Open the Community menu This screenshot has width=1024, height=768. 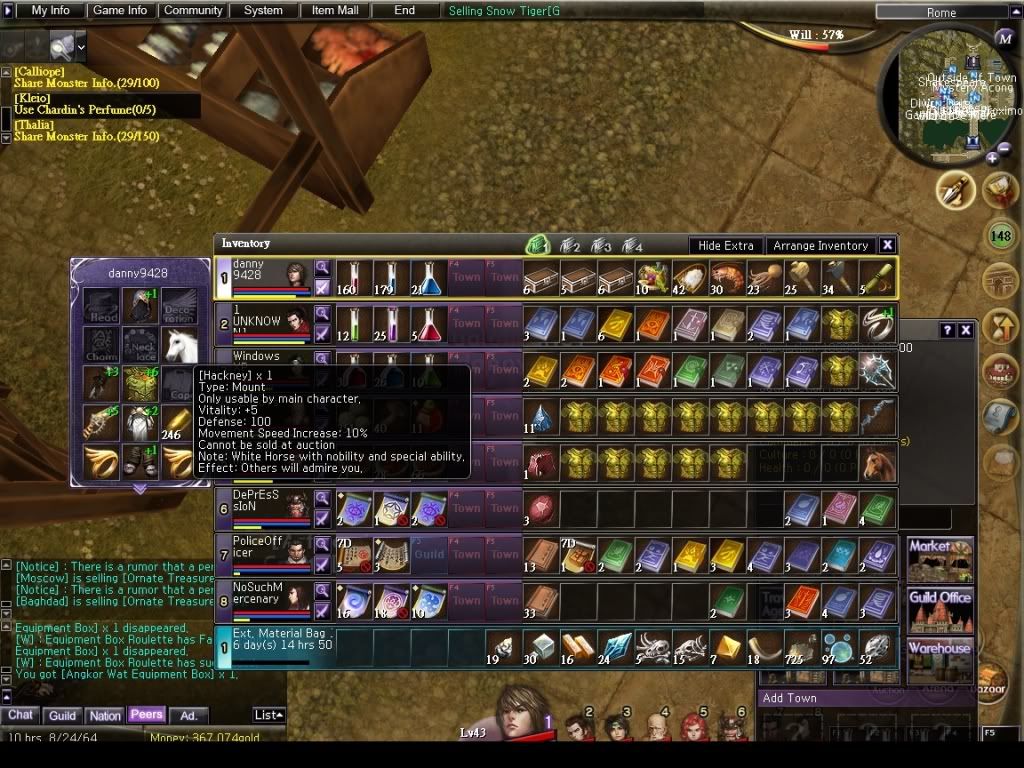[193, 11]
